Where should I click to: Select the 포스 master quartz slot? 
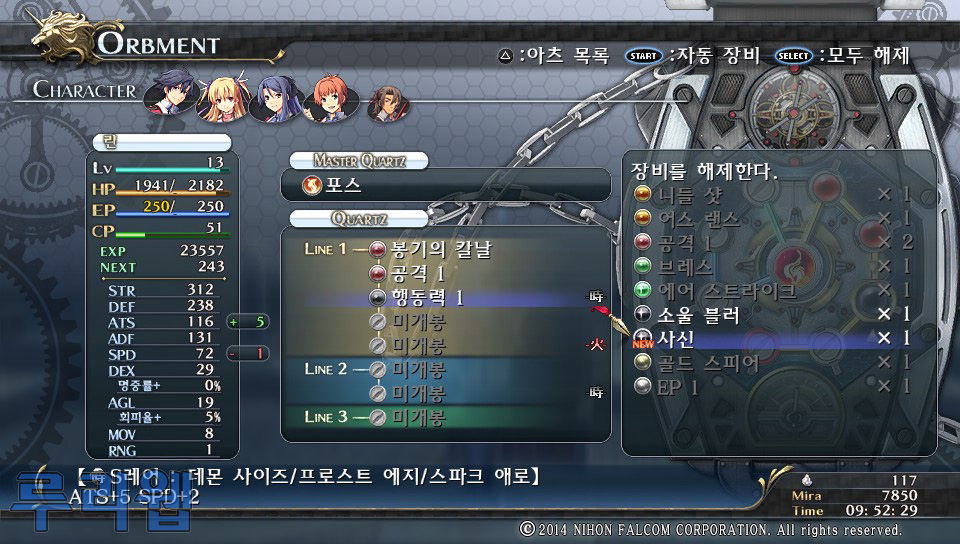(x=445, y=185)
